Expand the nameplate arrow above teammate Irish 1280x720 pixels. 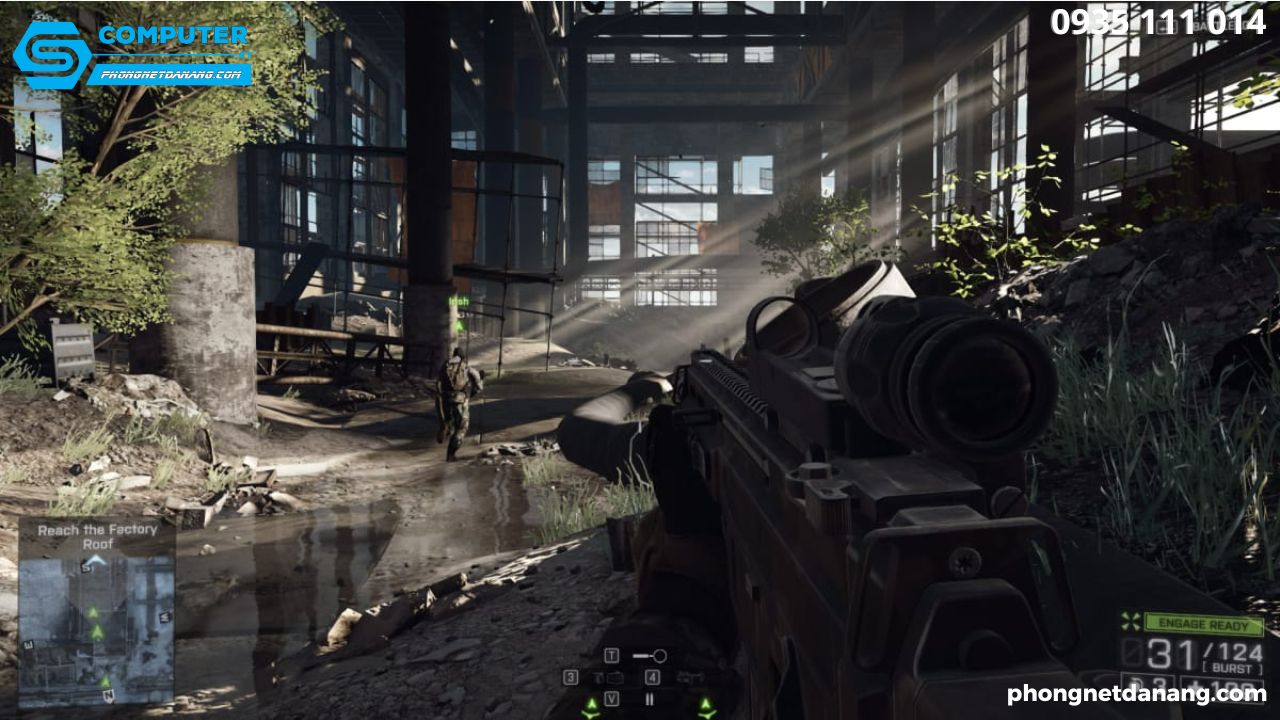pos(458,324)
